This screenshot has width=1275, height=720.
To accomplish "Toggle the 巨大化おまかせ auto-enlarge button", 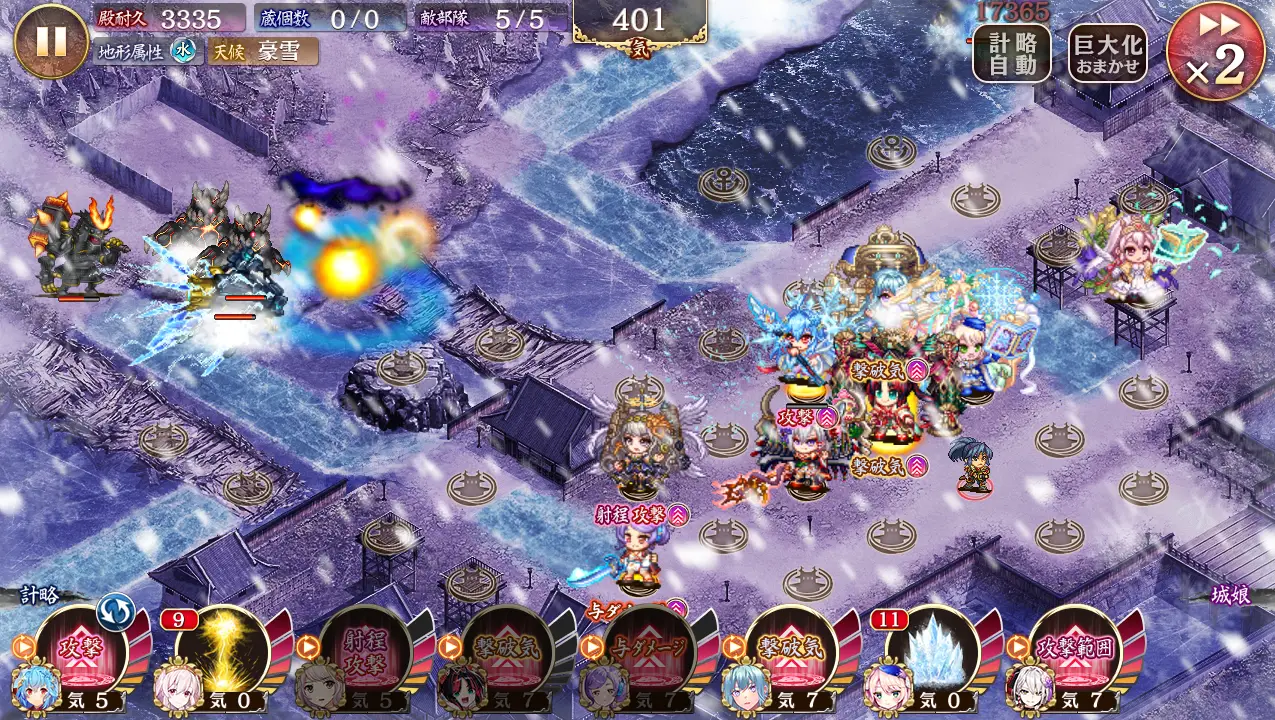I will point(1107,53).
